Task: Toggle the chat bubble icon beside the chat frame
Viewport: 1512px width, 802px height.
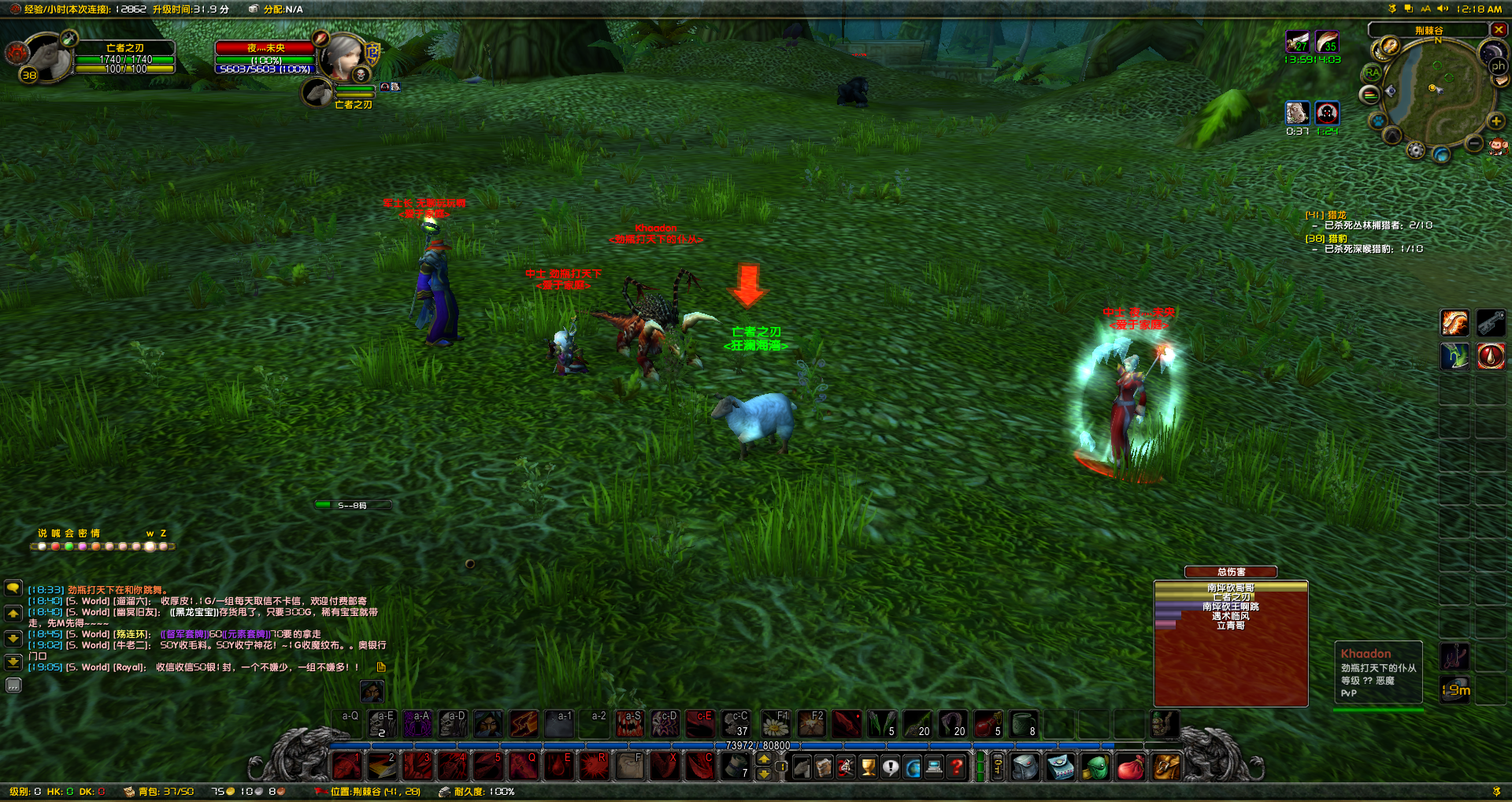Action: (13, 589)
